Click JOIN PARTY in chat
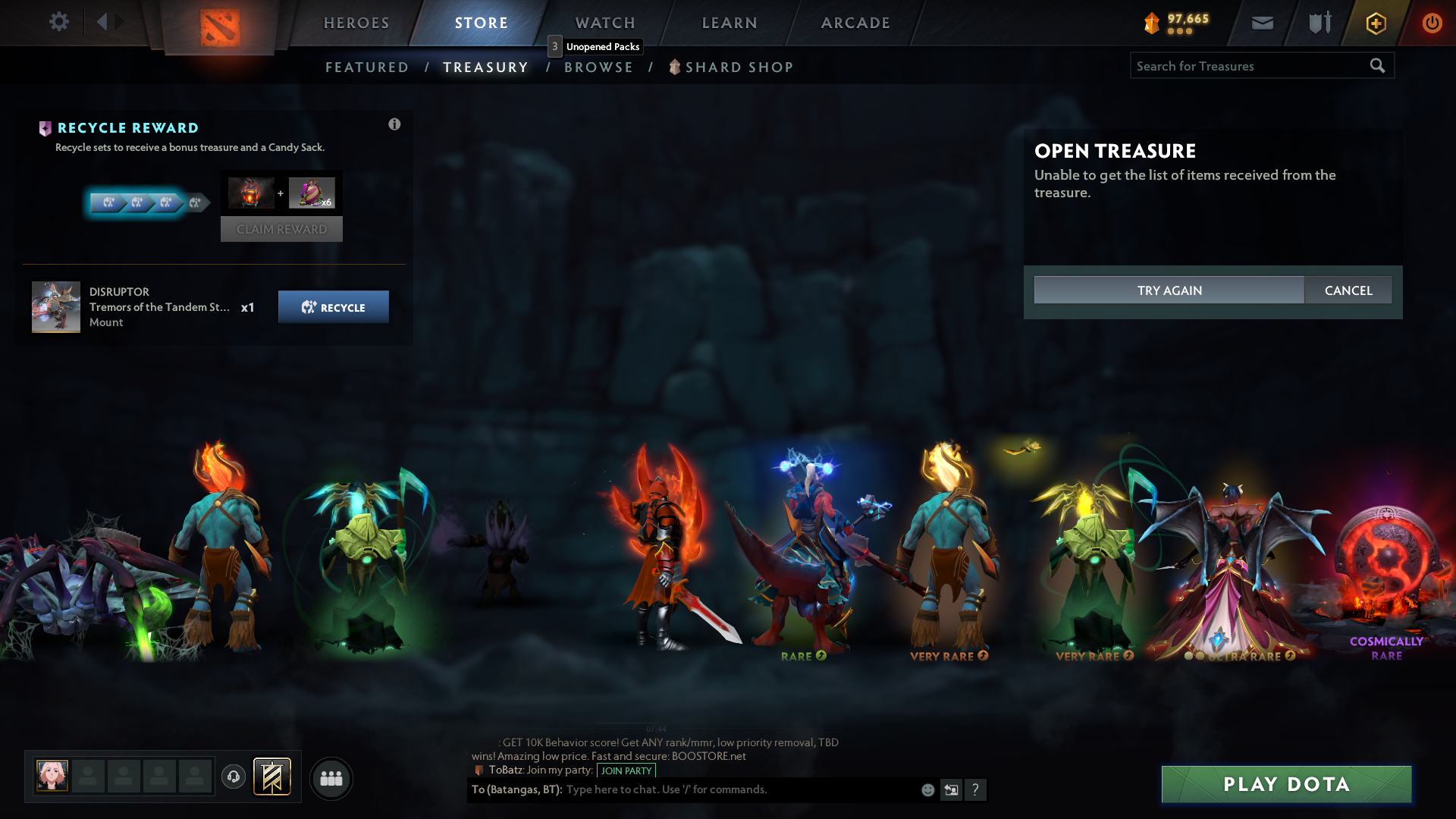Image resolution: width=1456 pixels, height=819 pixels. (x=626, y=770)
